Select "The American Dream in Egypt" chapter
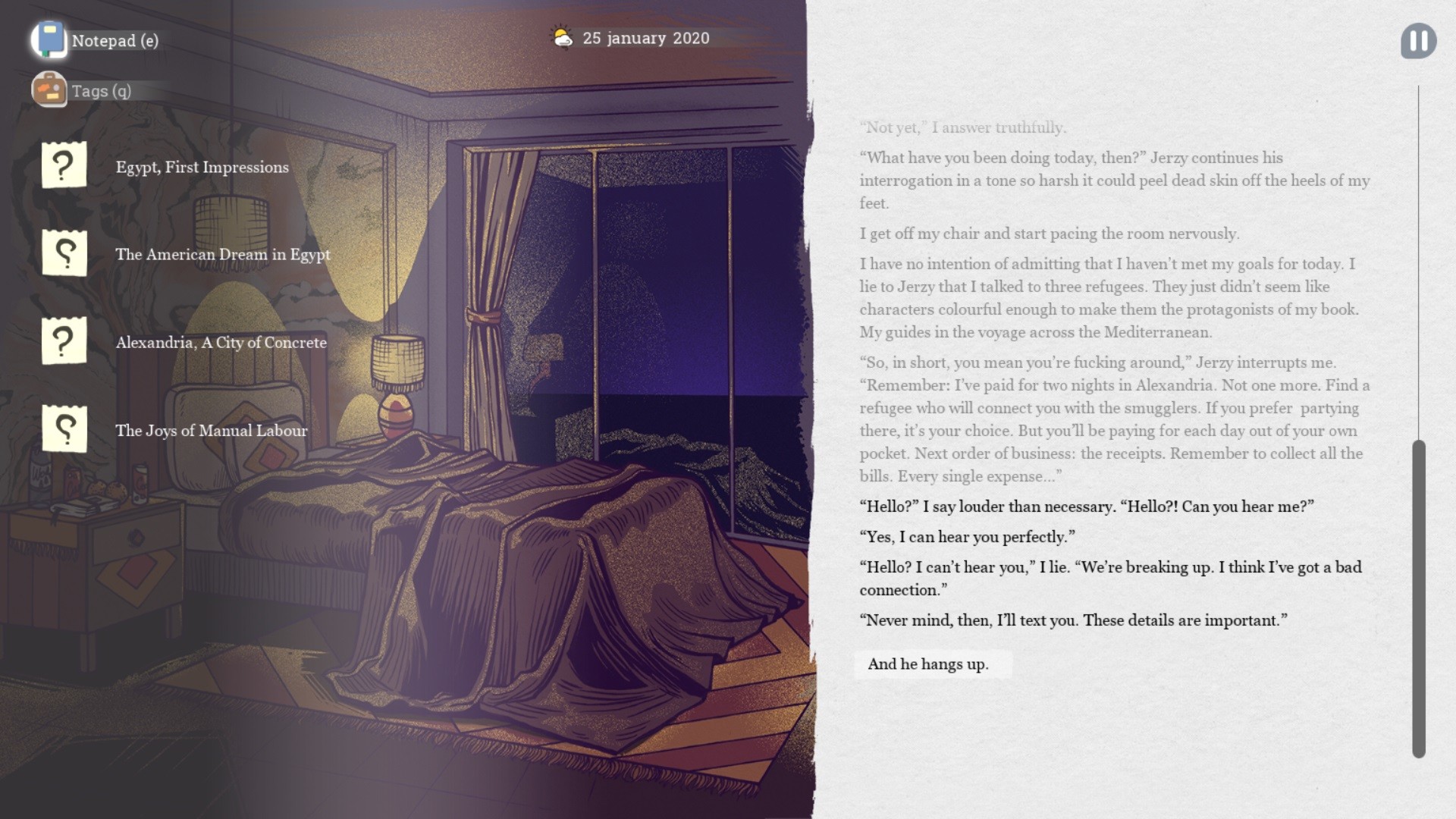The height and width of the screenshot is (819, 1456). point(222,255)
